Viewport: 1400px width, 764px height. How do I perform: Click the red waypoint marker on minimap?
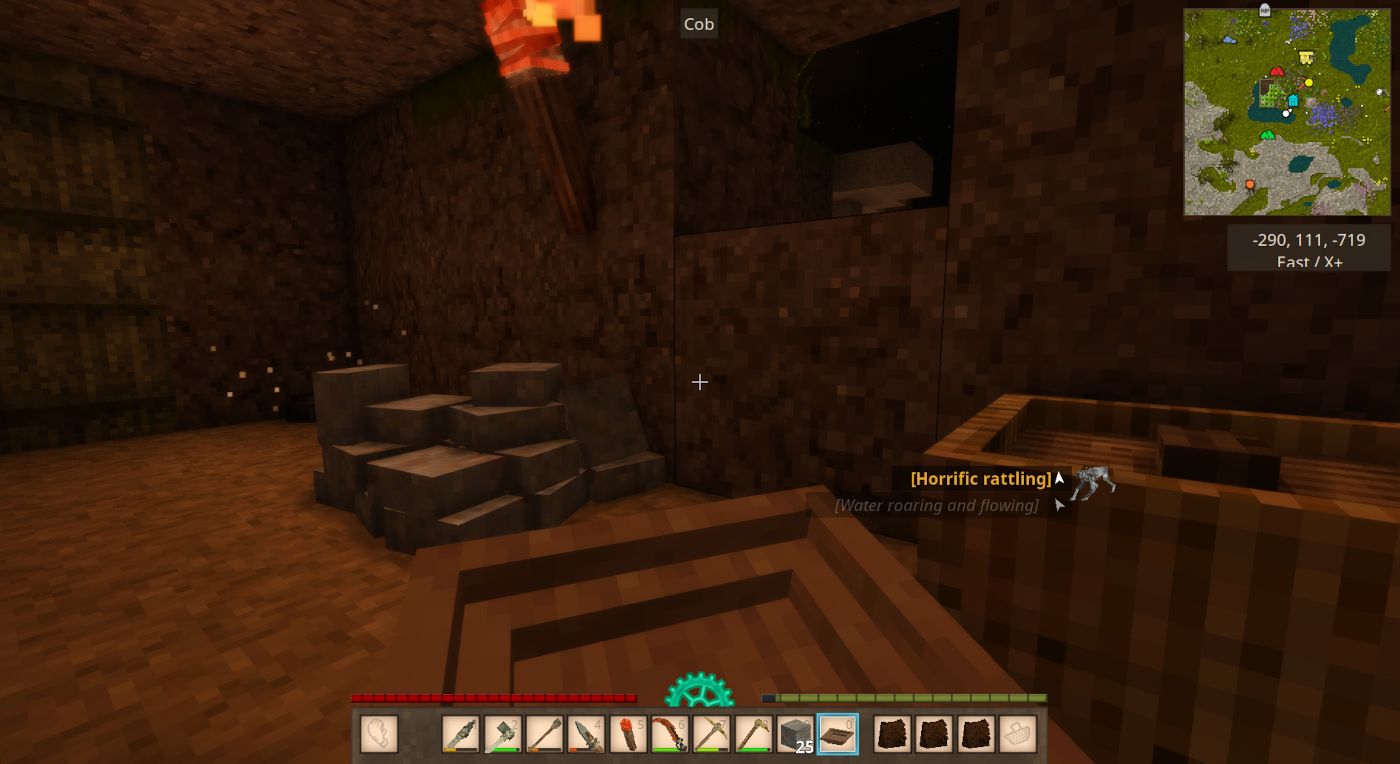(1276, 71)
